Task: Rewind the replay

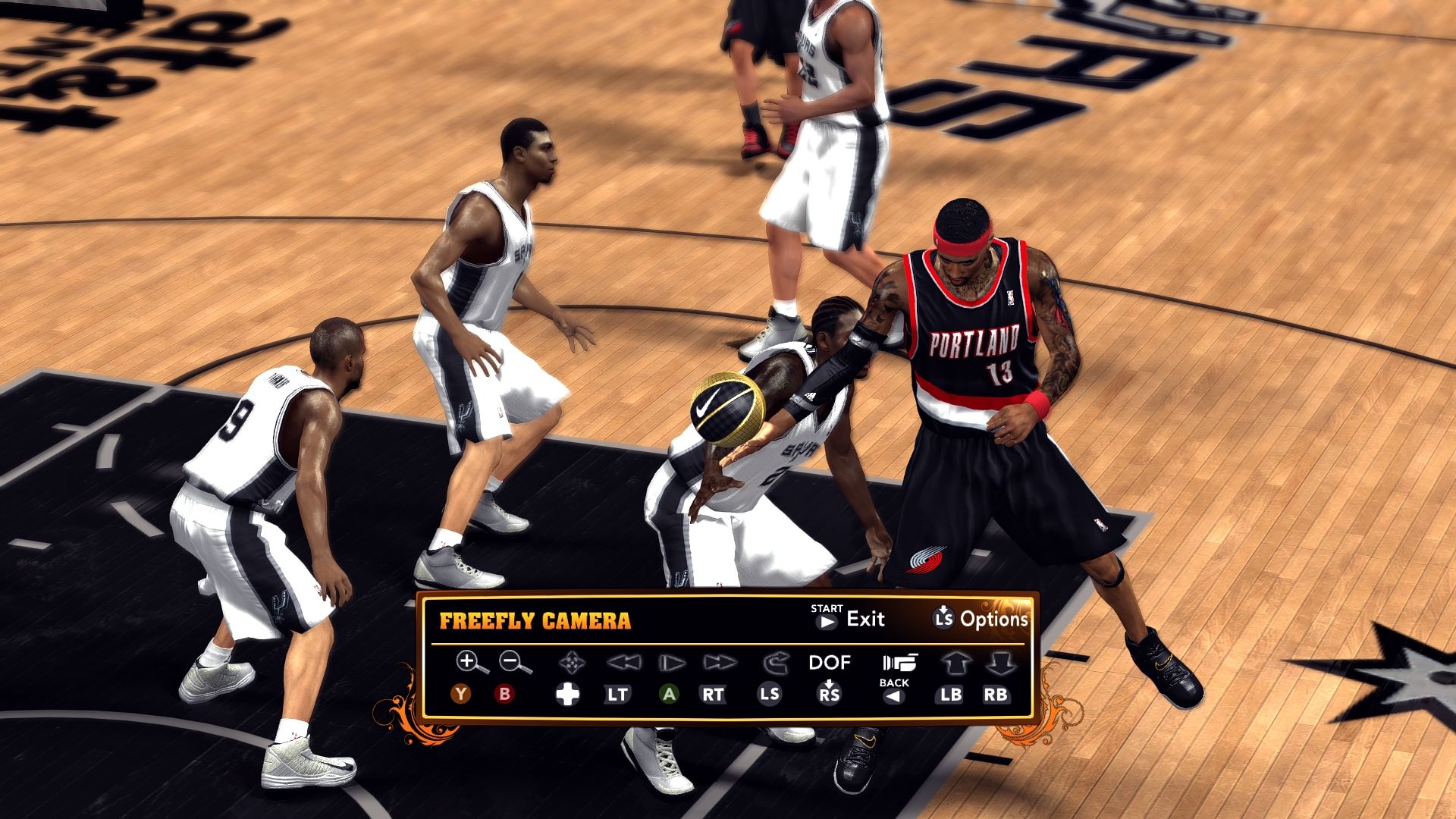Action: tap(623, 664)
